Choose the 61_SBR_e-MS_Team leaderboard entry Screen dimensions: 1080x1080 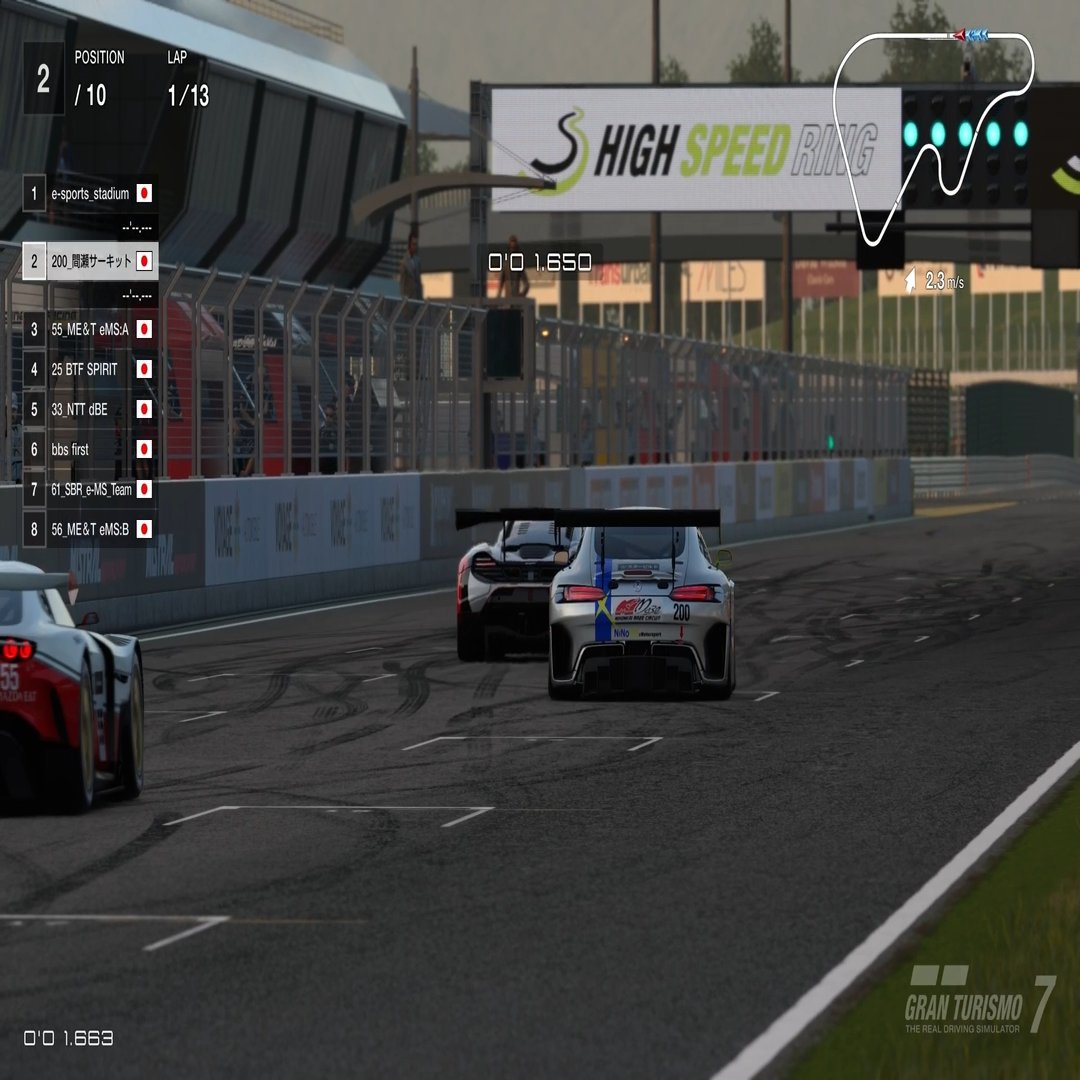click(90, 489)
